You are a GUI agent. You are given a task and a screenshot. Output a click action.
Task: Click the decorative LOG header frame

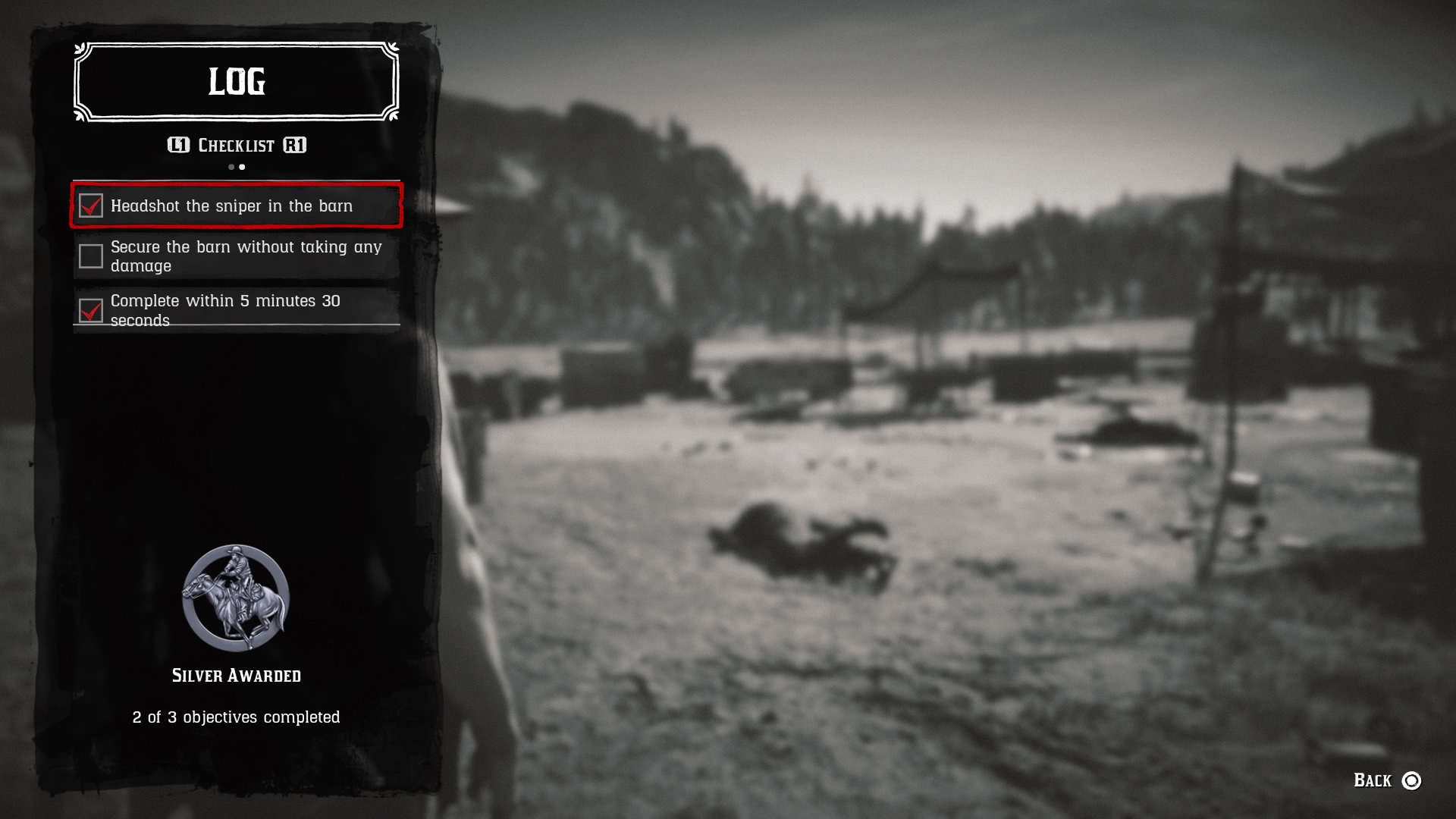pyautogui.click(x=235, y=82)
